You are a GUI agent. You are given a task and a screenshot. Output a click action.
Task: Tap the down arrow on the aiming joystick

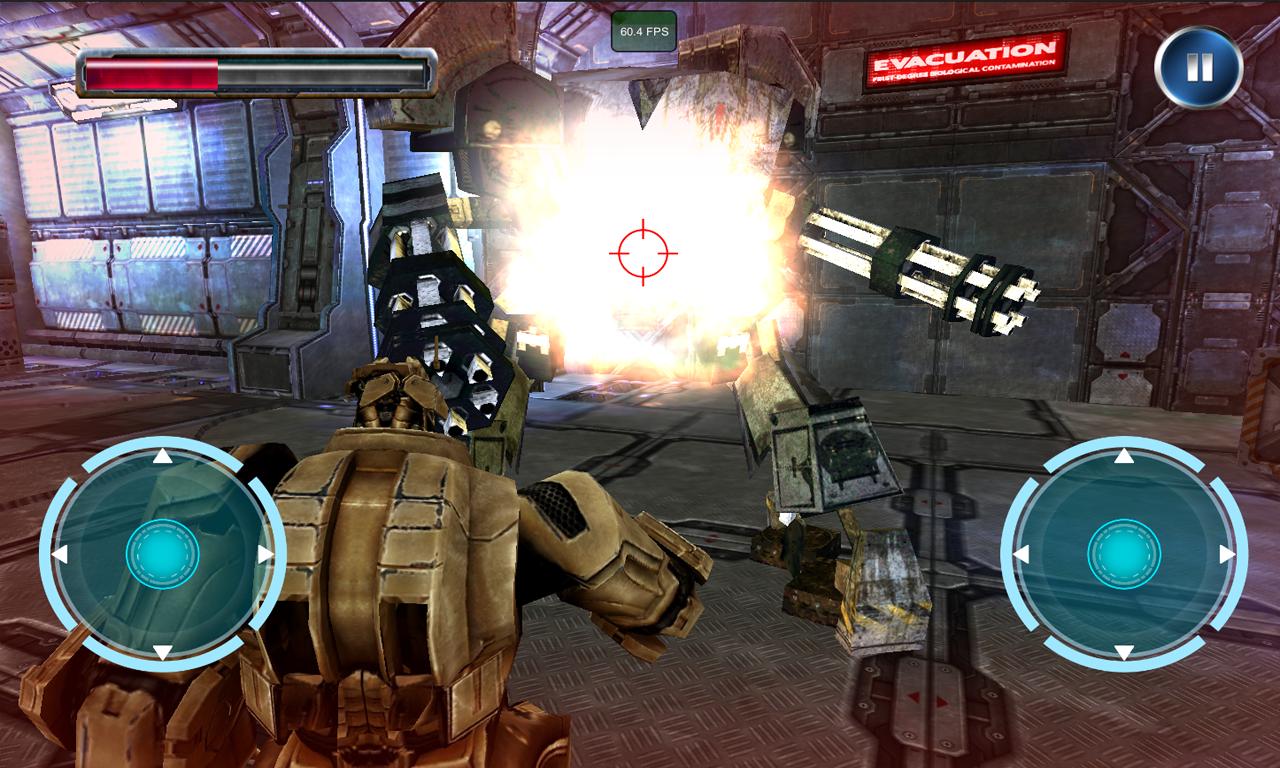click(1124, 652)
